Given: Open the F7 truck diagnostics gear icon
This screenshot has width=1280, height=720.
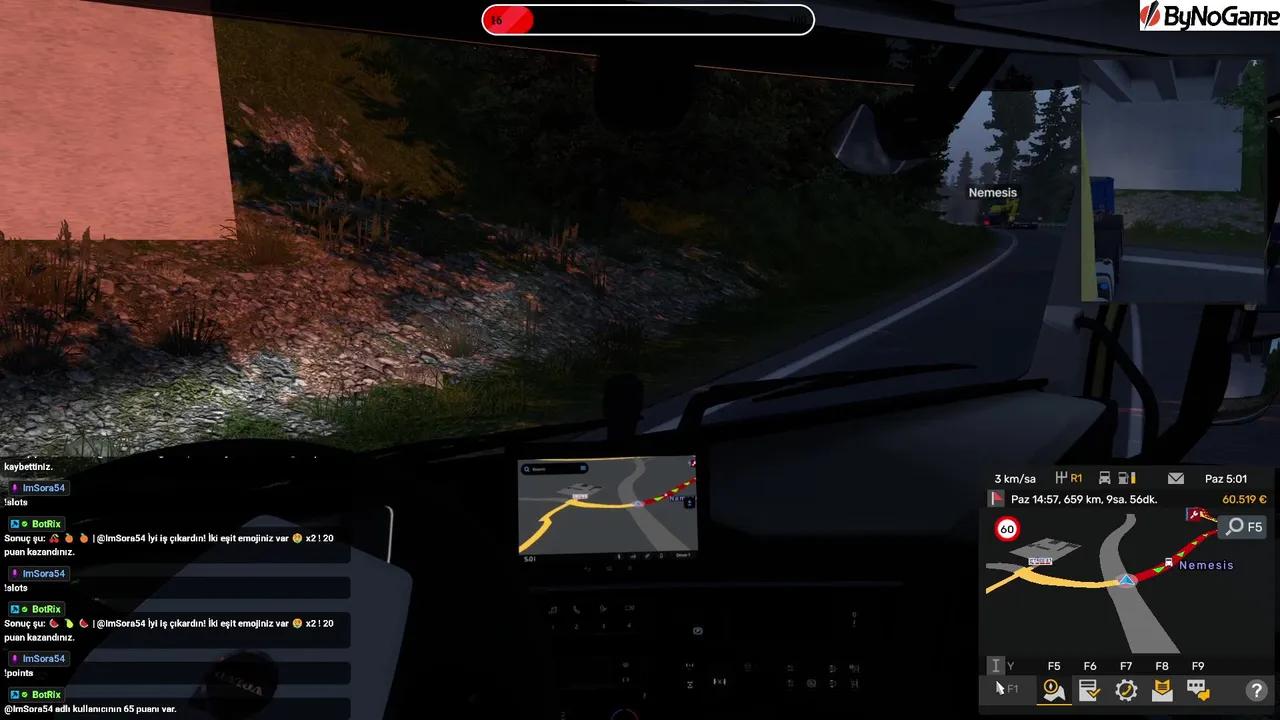Looking at the screenshot, I should click(x=1126, y=689).
